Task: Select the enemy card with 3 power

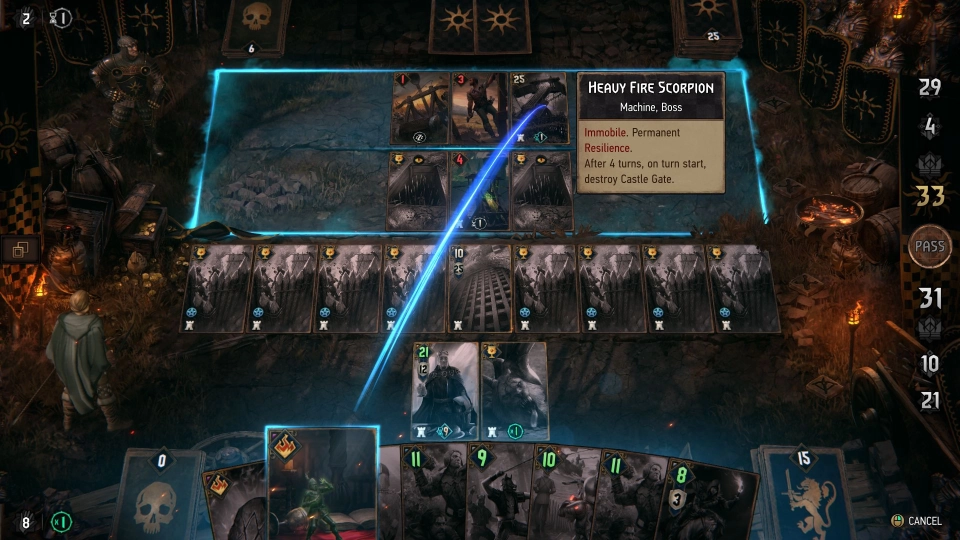Action: coord(480,108)
